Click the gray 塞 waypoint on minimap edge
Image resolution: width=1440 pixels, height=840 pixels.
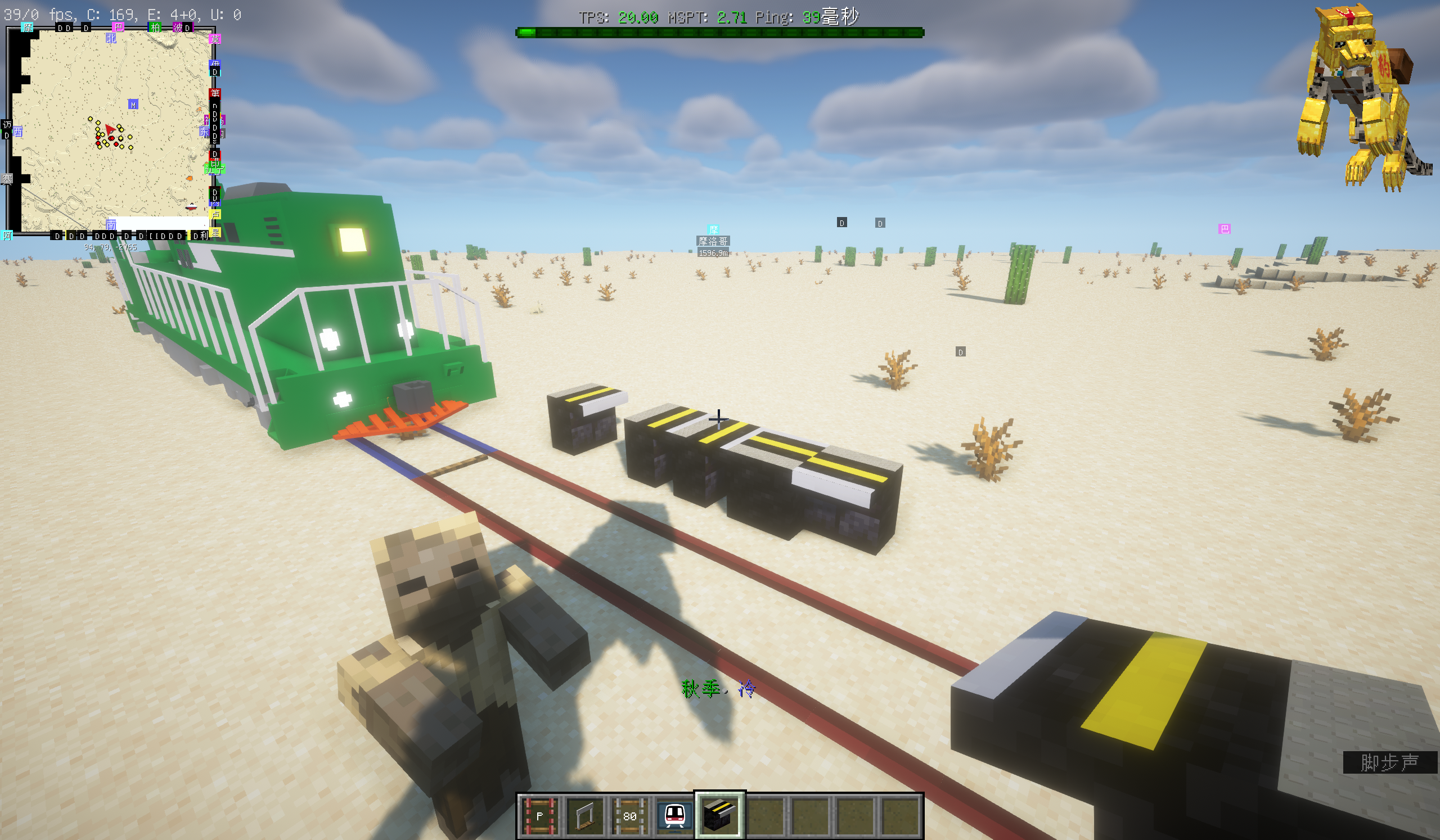(x=7, y=179)
